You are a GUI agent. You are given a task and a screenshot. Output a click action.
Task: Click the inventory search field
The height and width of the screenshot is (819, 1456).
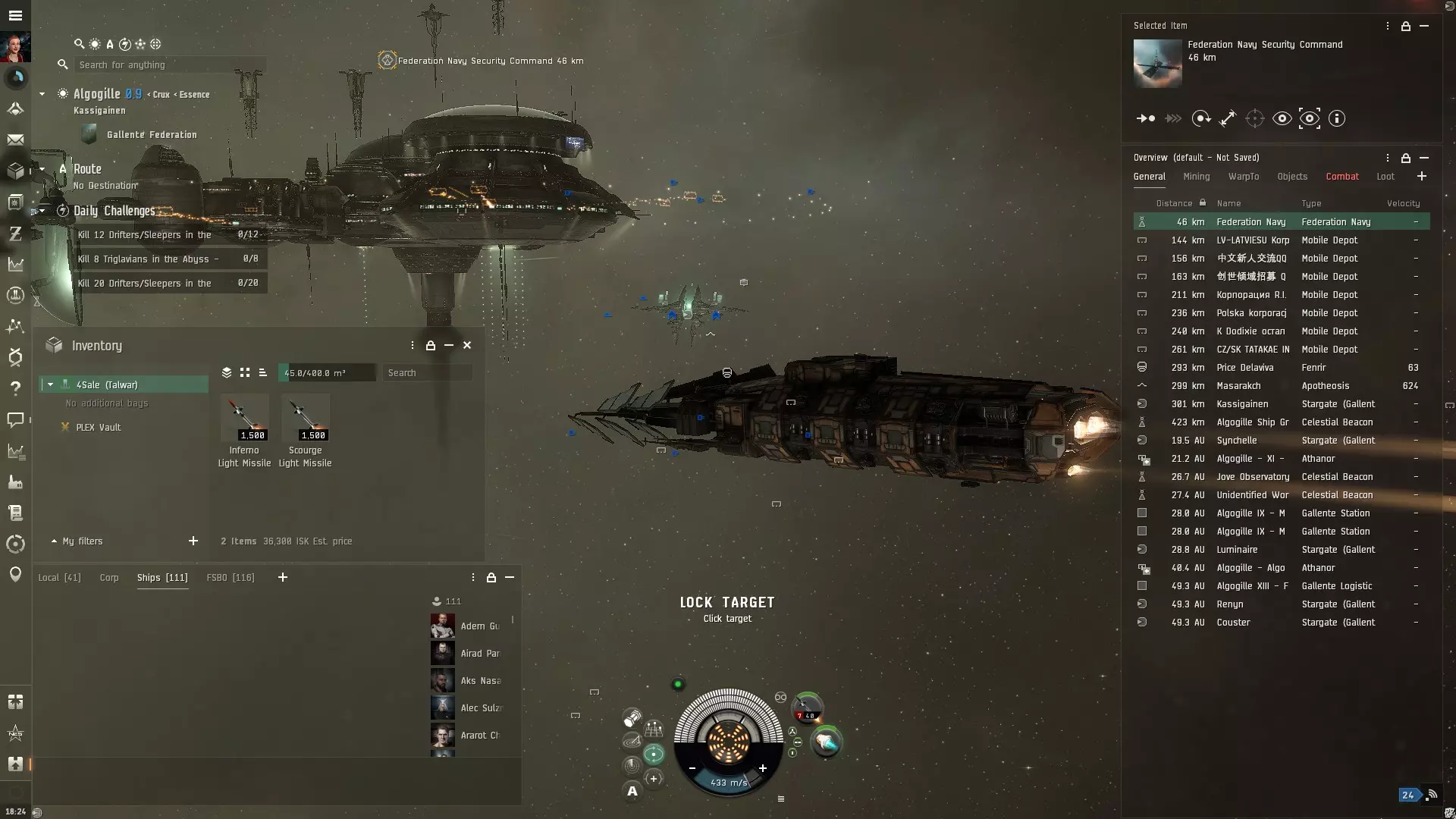(x=427, y=373)
